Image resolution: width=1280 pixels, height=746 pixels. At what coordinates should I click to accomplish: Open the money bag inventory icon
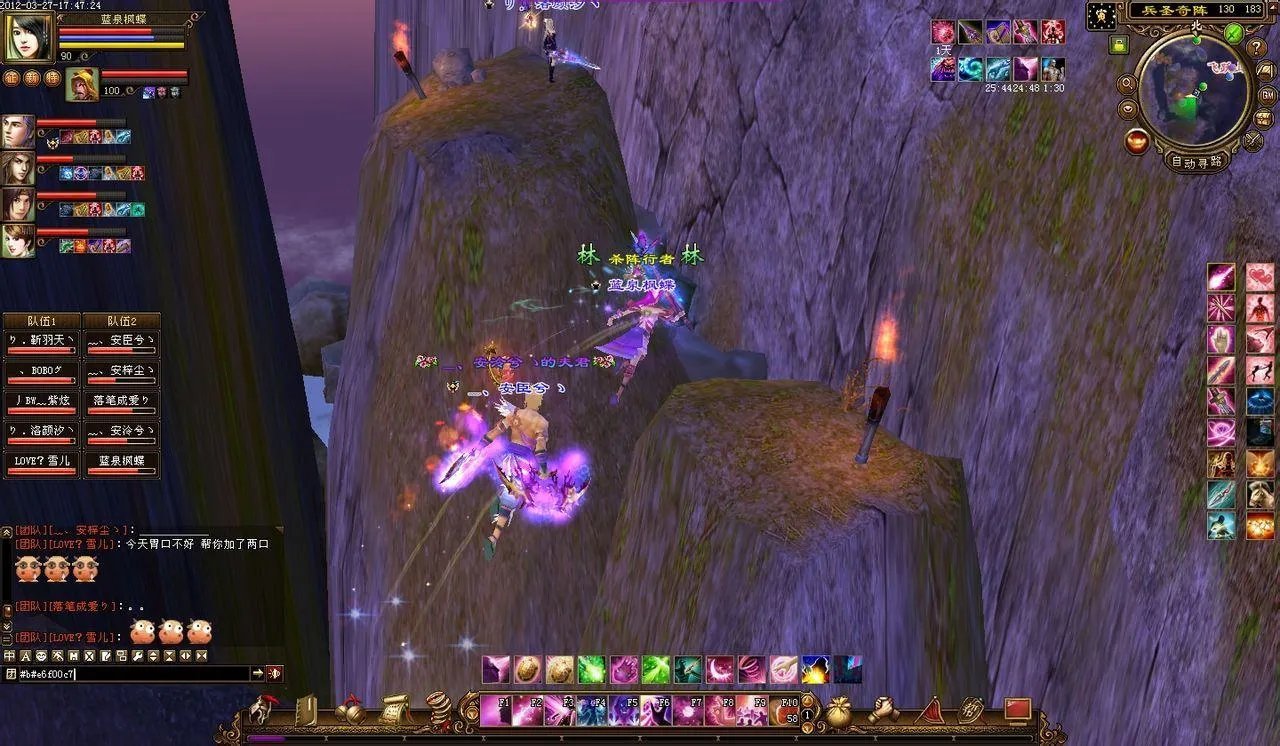838,711
